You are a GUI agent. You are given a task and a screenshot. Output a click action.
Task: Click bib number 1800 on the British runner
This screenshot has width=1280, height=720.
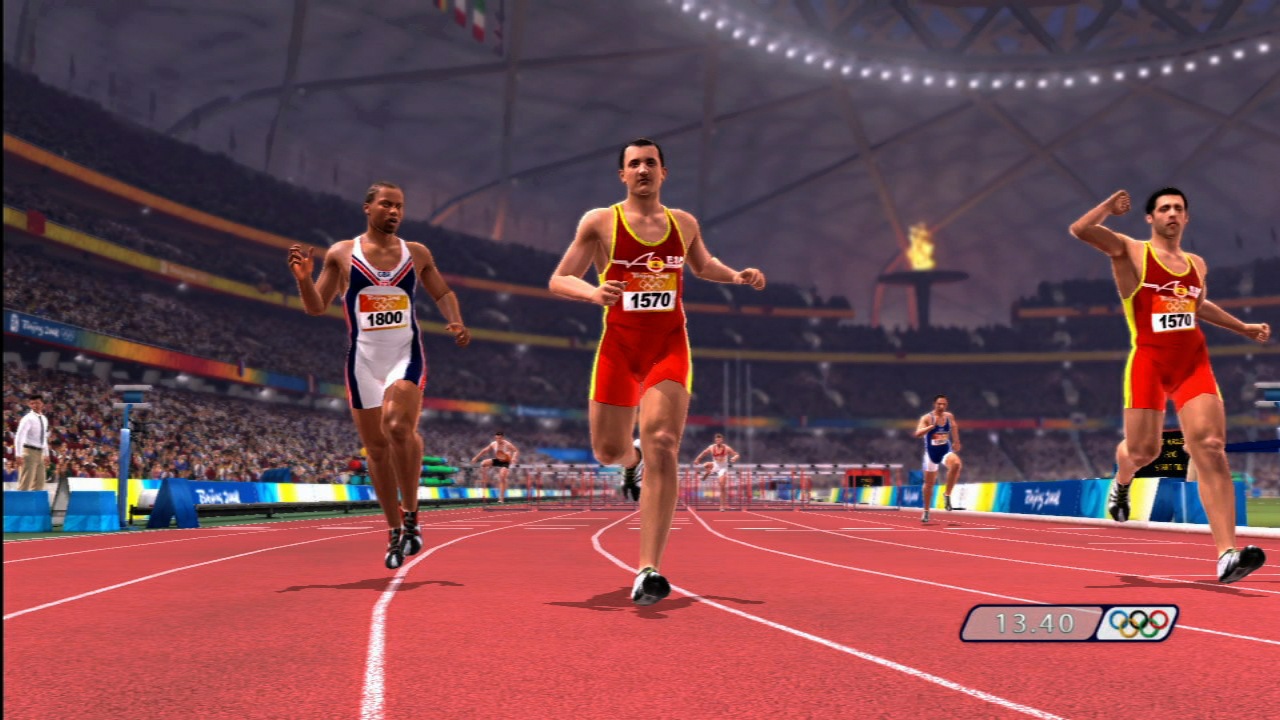383,318
